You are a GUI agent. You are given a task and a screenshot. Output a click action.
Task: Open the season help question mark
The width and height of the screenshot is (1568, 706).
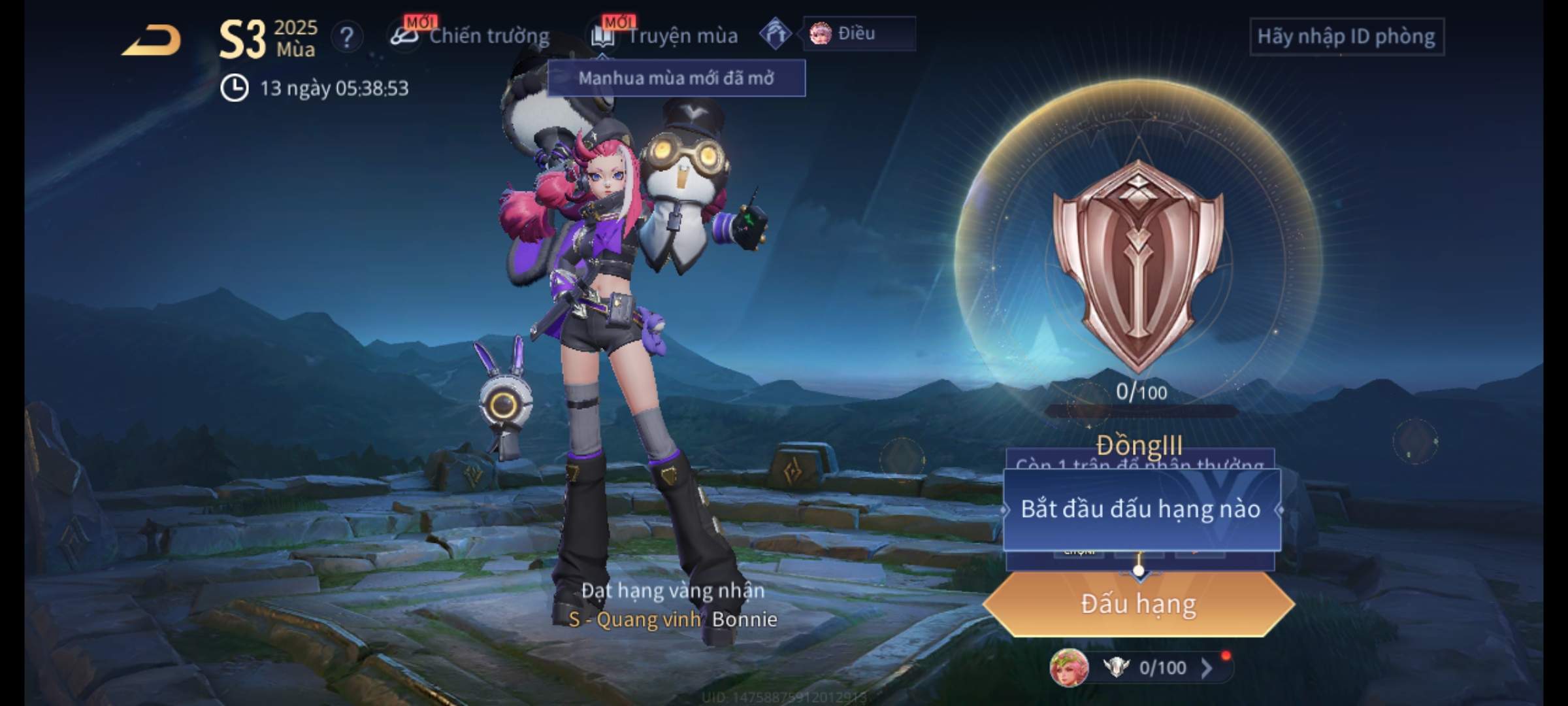pyautogui.click(x=346, y=37)
